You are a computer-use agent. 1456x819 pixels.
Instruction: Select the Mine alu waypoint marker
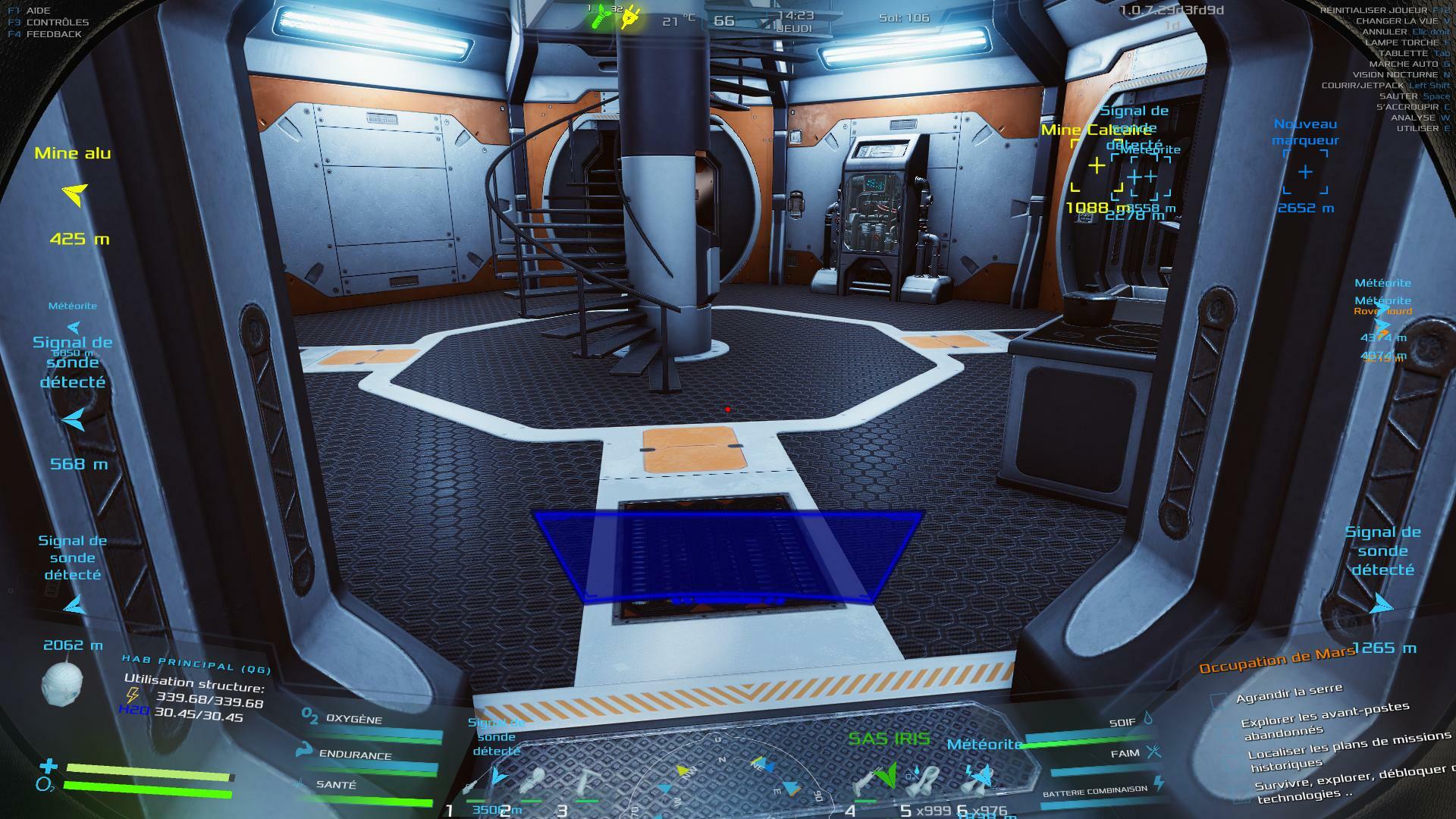(x=74, y=195)
